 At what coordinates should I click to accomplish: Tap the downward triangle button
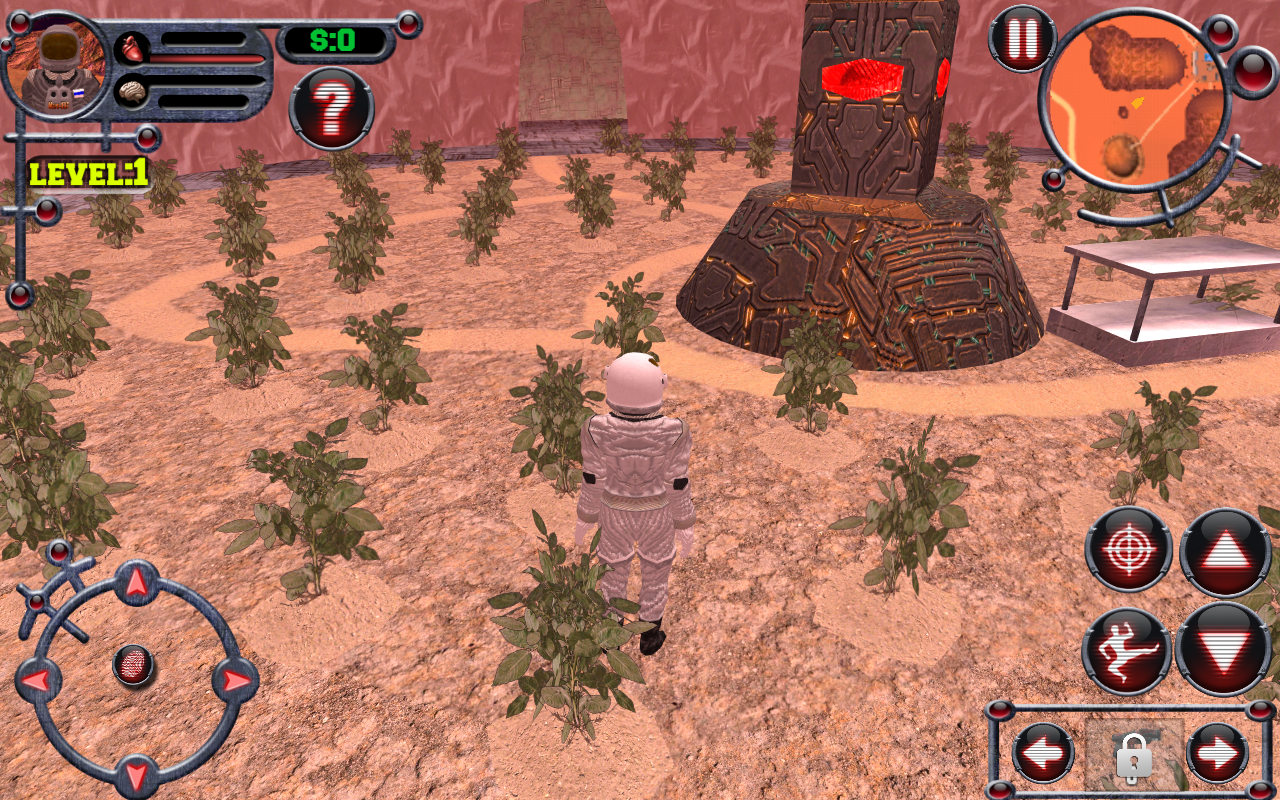click(x=1224, y=650)
